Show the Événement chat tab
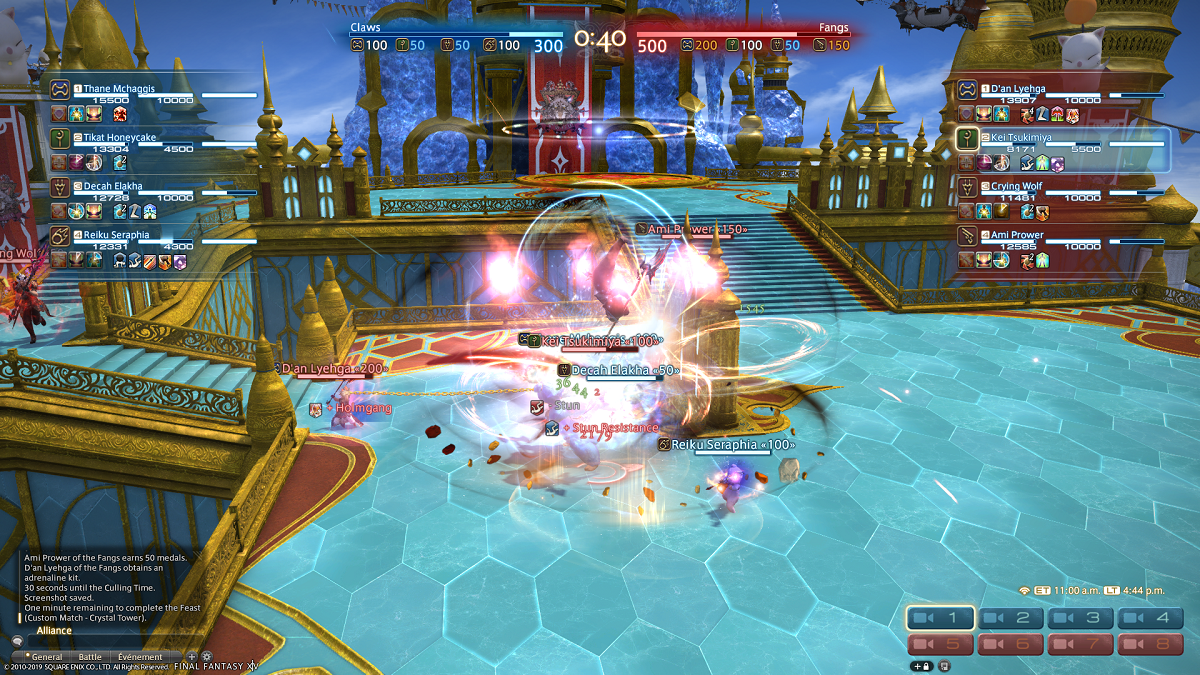Image resolution: width=1200 pixels, height=675 pixels. [x=140, y=657]
